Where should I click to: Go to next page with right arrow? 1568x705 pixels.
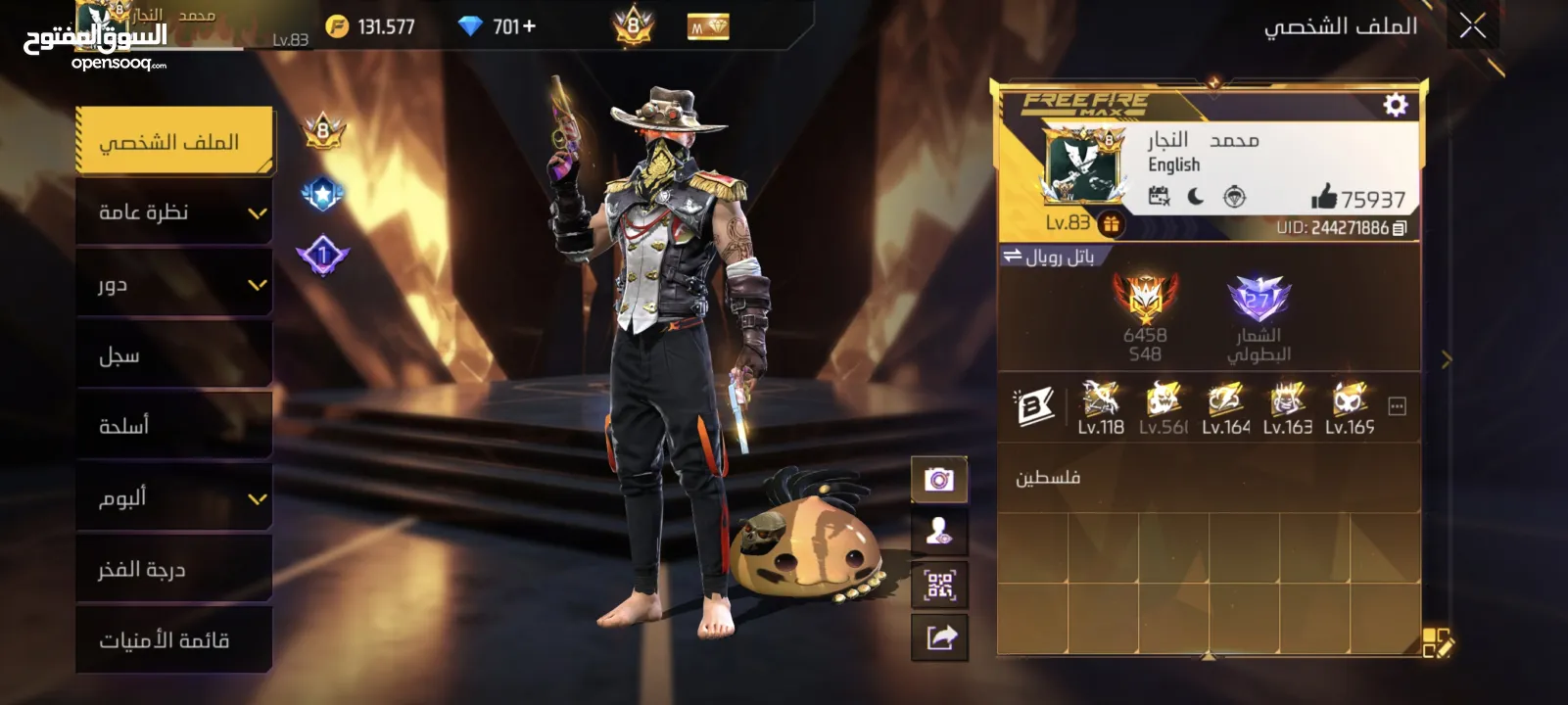pyautogui.click(x=1447, y=360)
